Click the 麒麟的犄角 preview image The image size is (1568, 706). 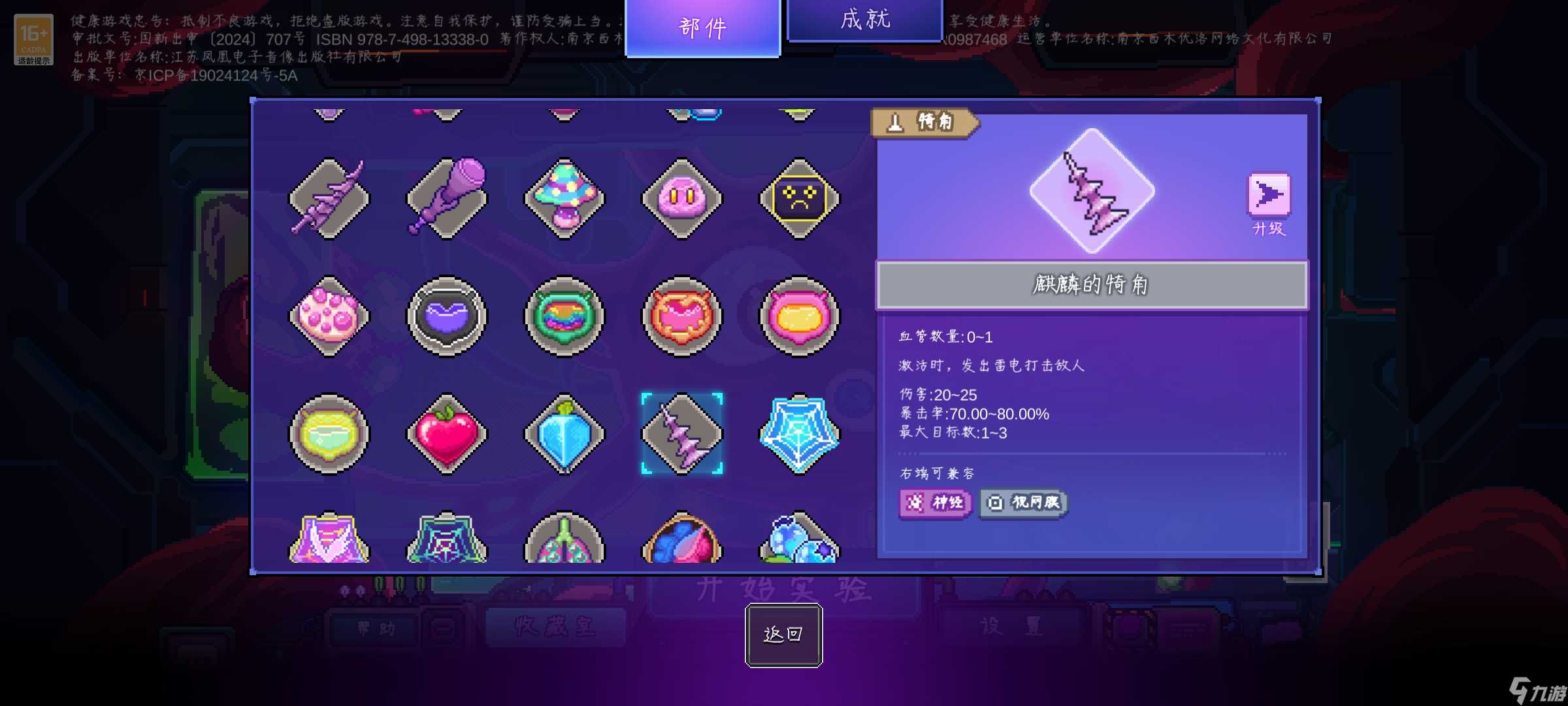[x=1091, y=193]
